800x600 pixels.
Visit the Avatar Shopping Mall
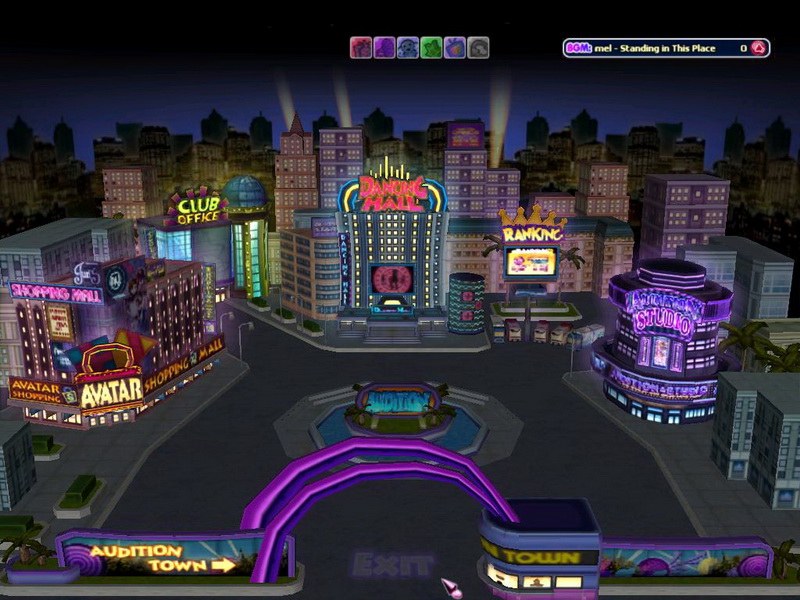[112, 390]
